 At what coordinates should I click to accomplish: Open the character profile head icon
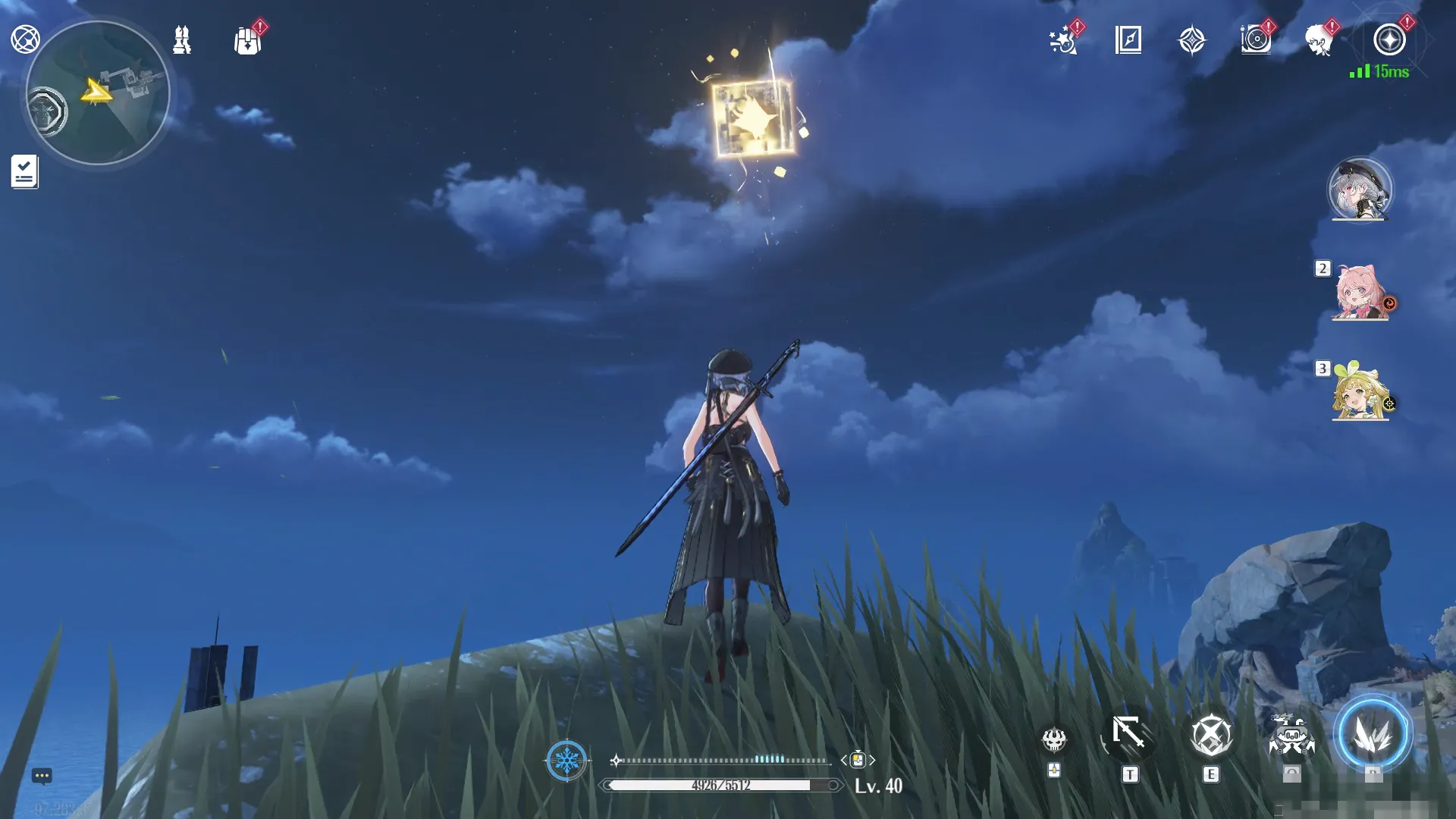[x=1319, y=40]
